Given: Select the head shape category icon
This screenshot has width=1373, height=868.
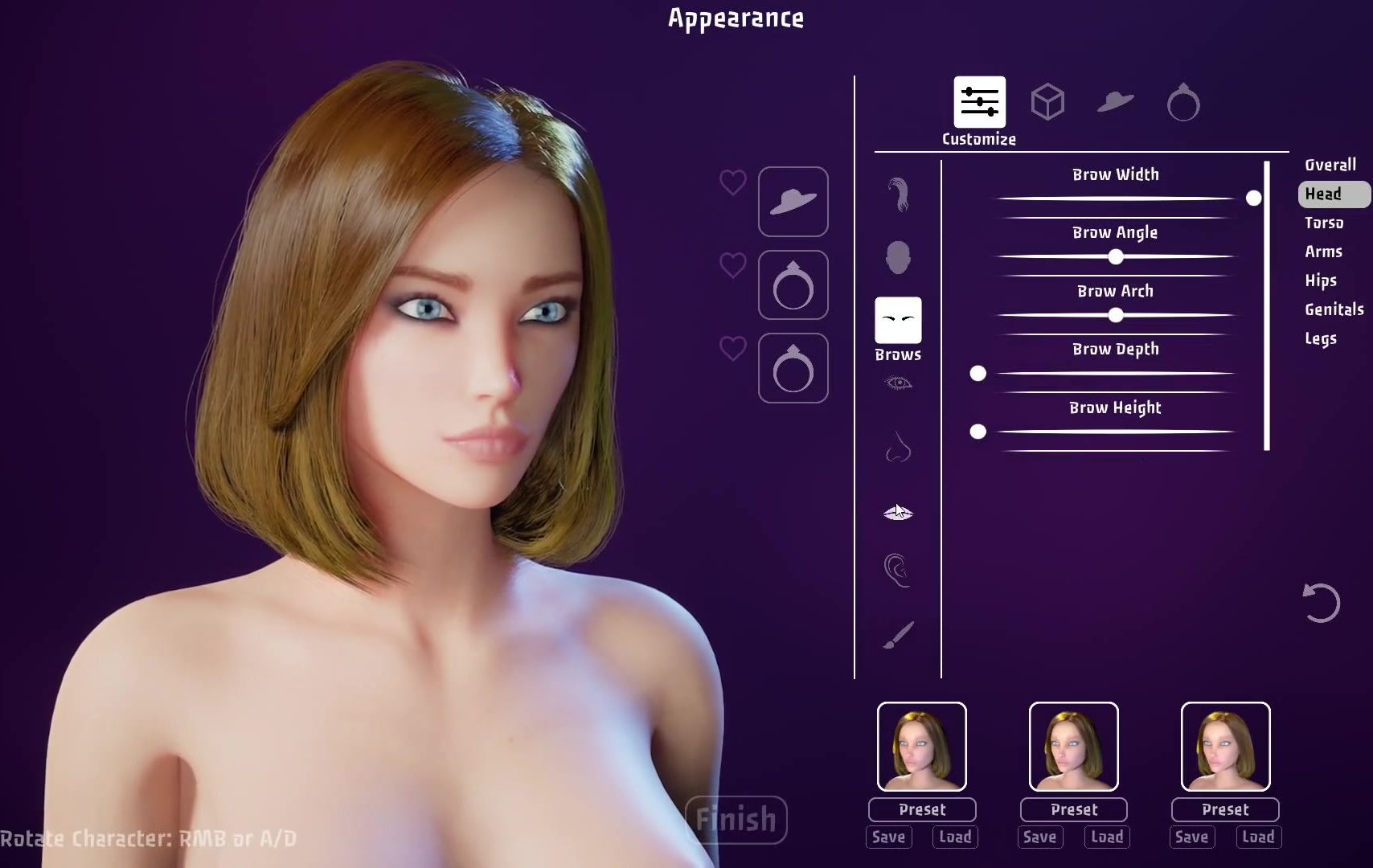Looking at the screenshot, I should pos(898,258).
